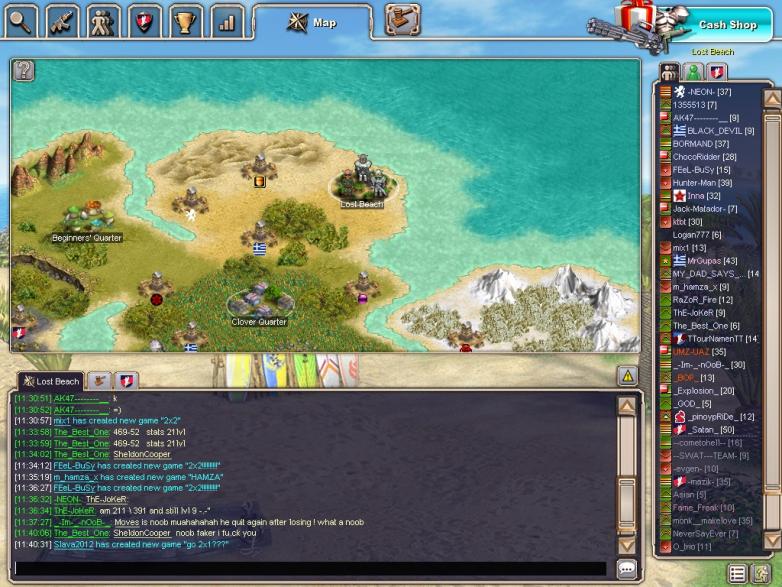Click the gavel icon button

pos(402,19)
